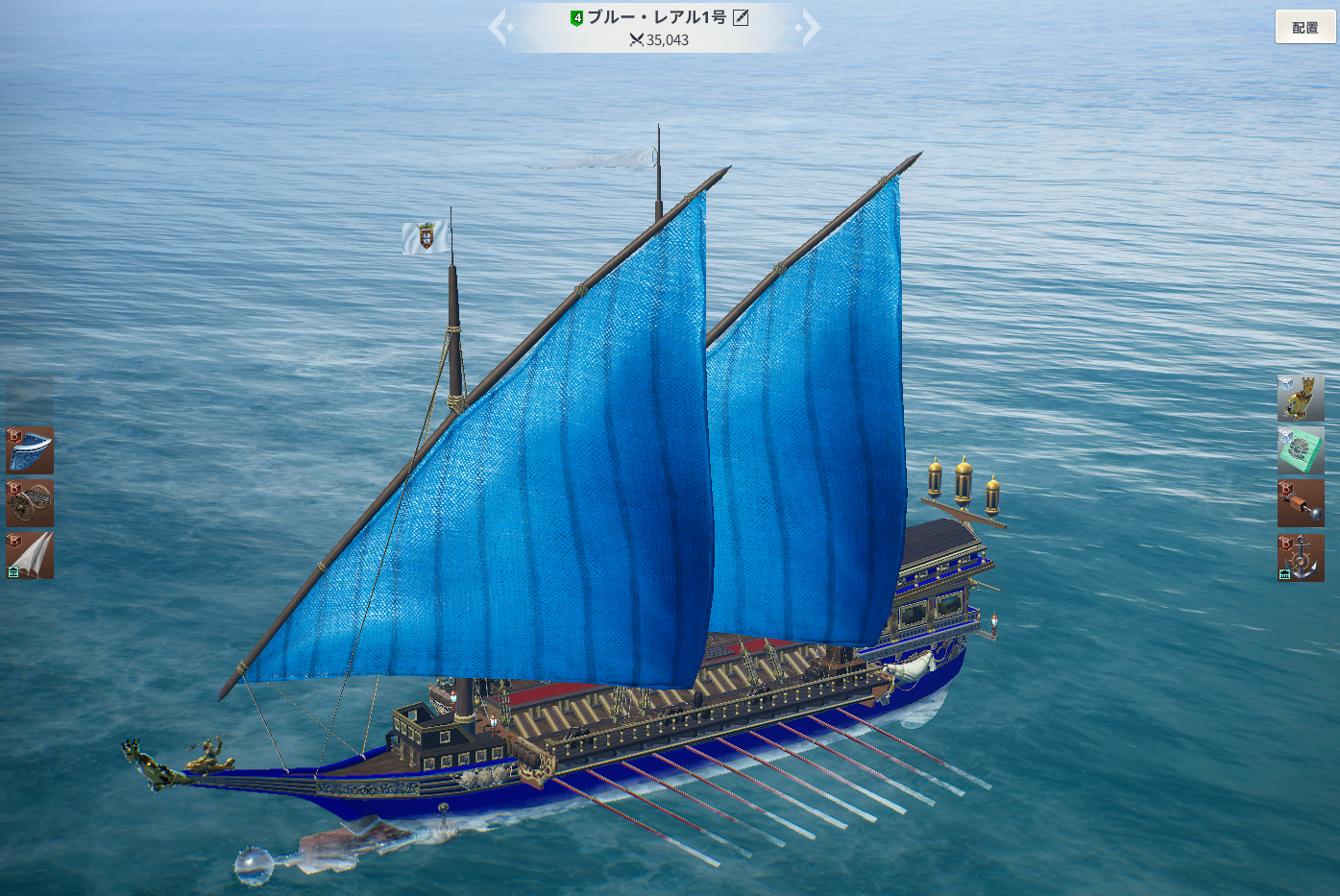Select the spiked ram equipment slot
The width and height of the screenshot is (1340, 896).
(x=1301, y=504)
